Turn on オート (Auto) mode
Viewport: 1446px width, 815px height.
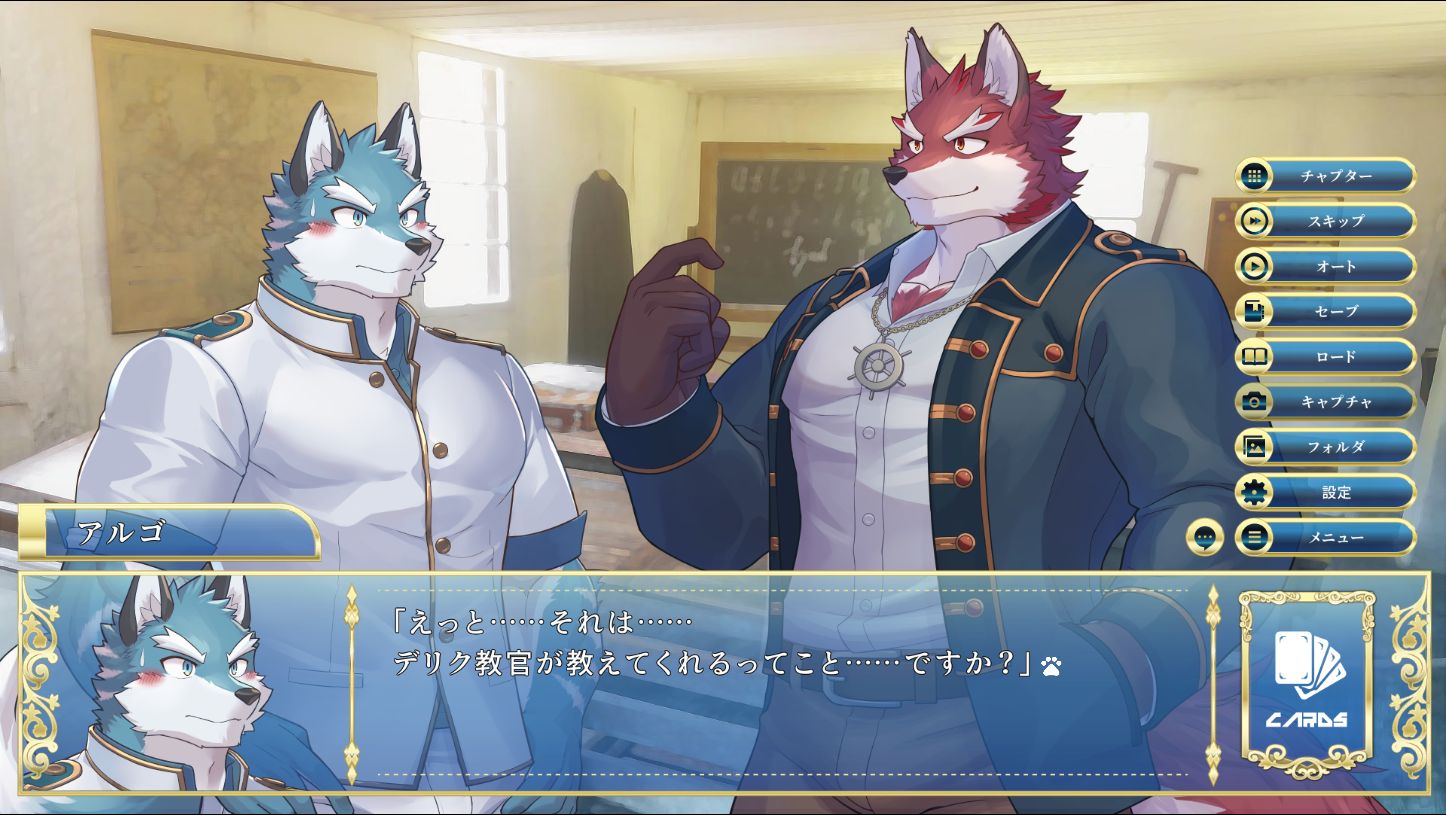[1325, 266]
